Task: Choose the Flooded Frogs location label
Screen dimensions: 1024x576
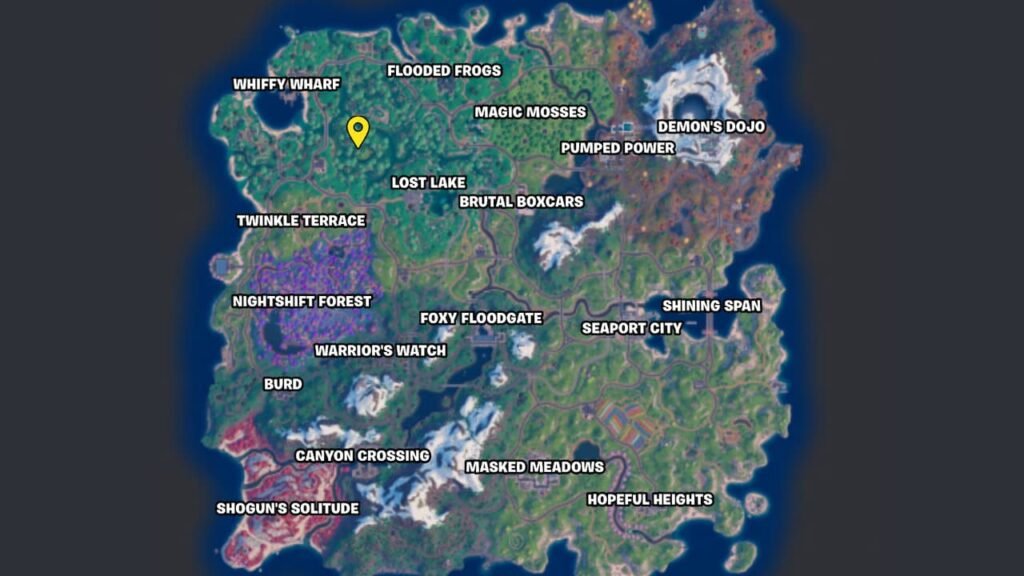Action: tap(444, 71)
